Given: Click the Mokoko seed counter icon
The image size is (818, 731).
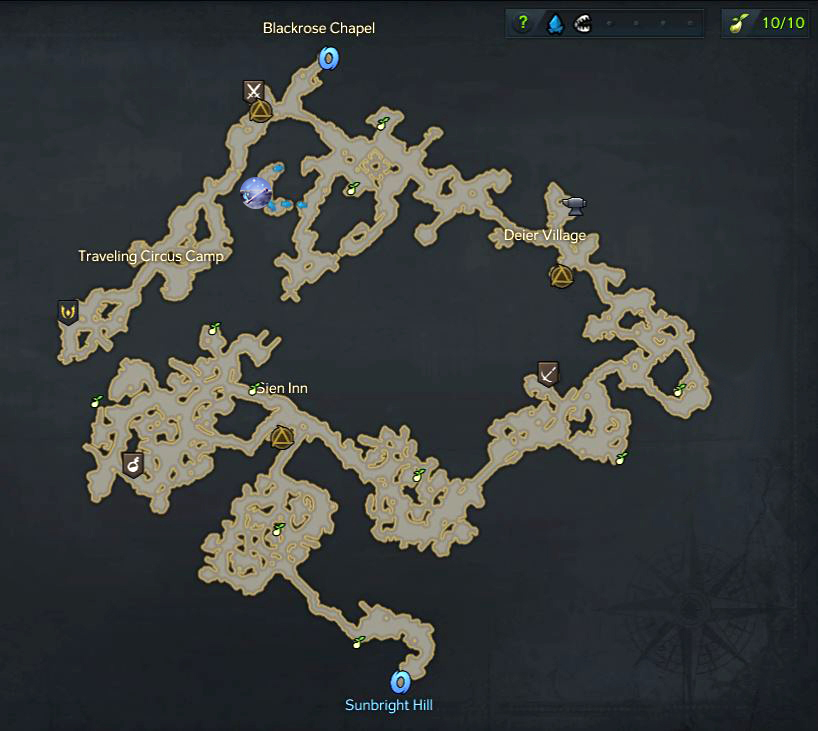Looking at the screenshot, I should point(741,24).
